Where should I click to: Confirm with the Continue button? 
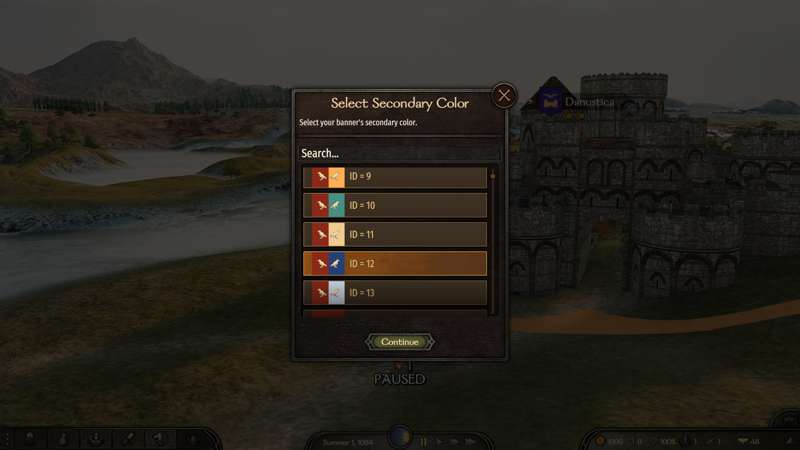[x=400, y=342]
